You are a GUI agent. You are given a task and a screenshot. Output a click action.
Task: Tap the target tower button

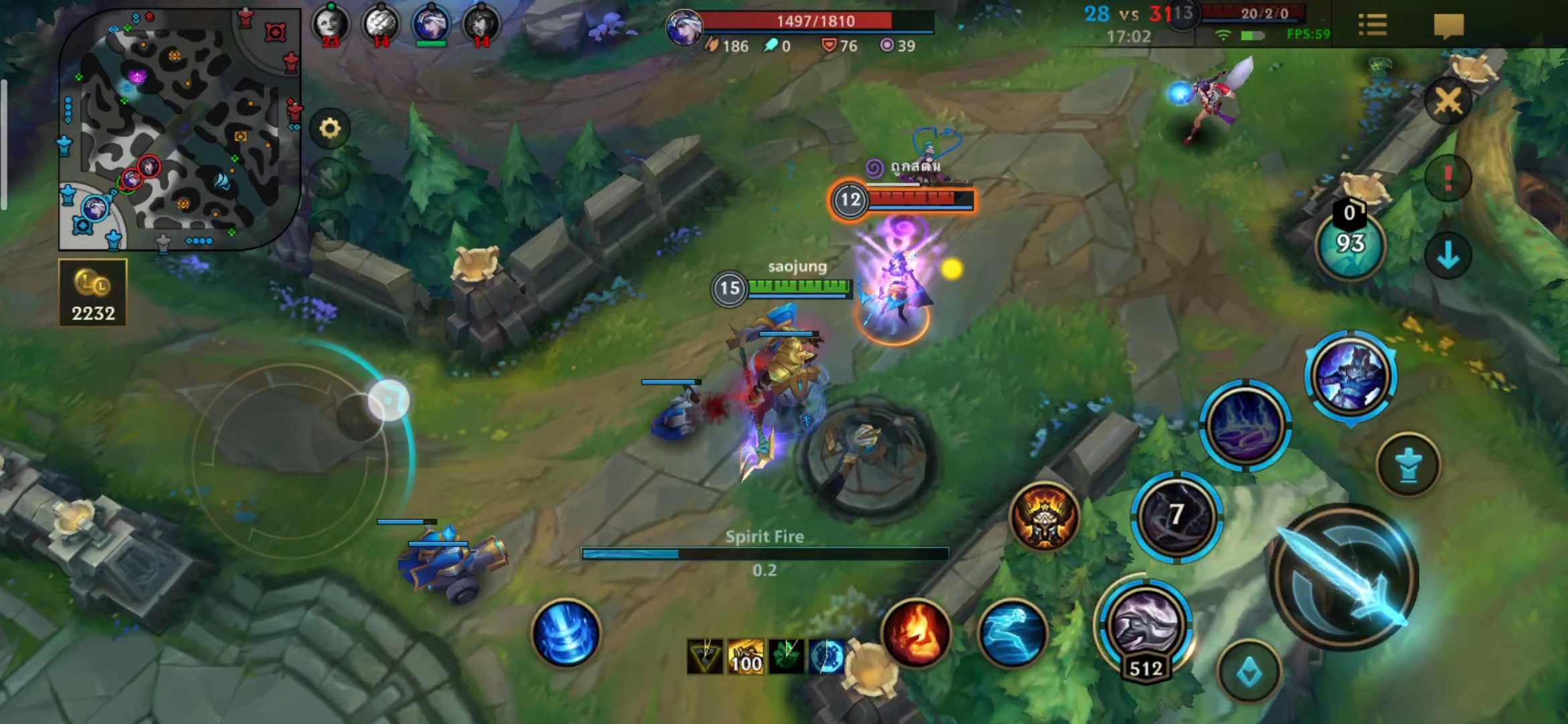click(1408, 465)
